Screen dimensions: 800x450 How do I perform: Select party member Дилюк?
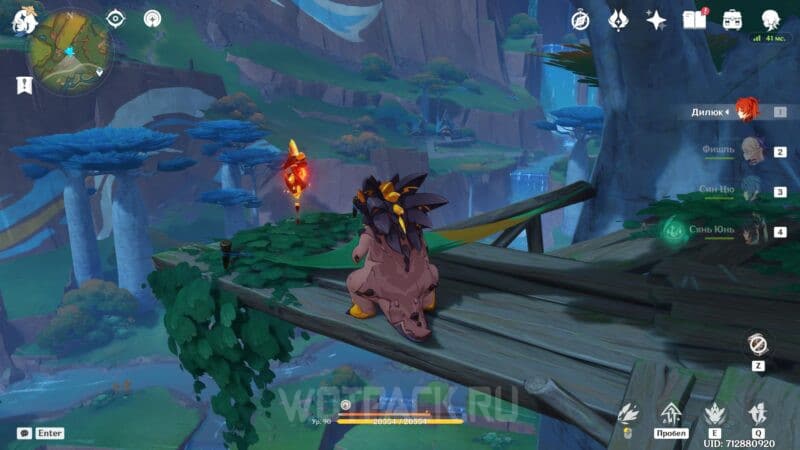tap(747, 111)
